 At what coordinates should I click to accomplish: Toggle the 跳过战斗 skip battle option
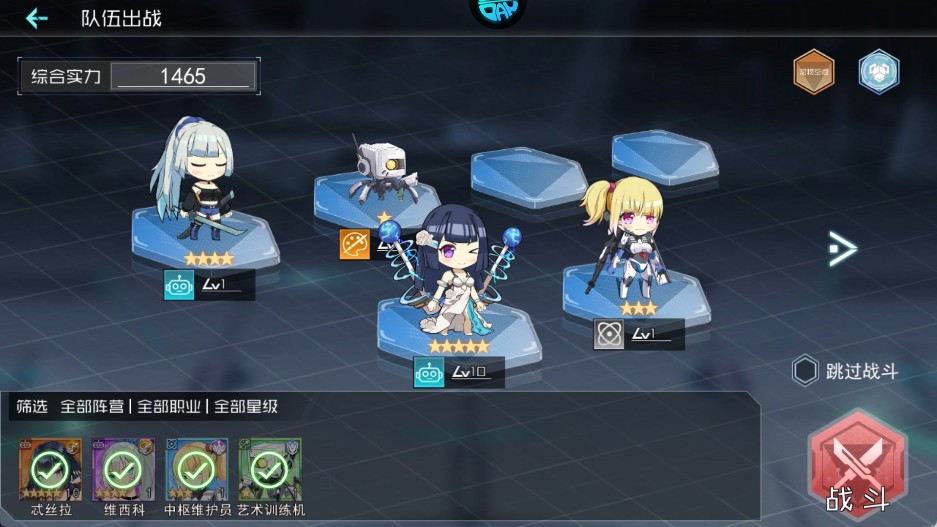(806, 372)
